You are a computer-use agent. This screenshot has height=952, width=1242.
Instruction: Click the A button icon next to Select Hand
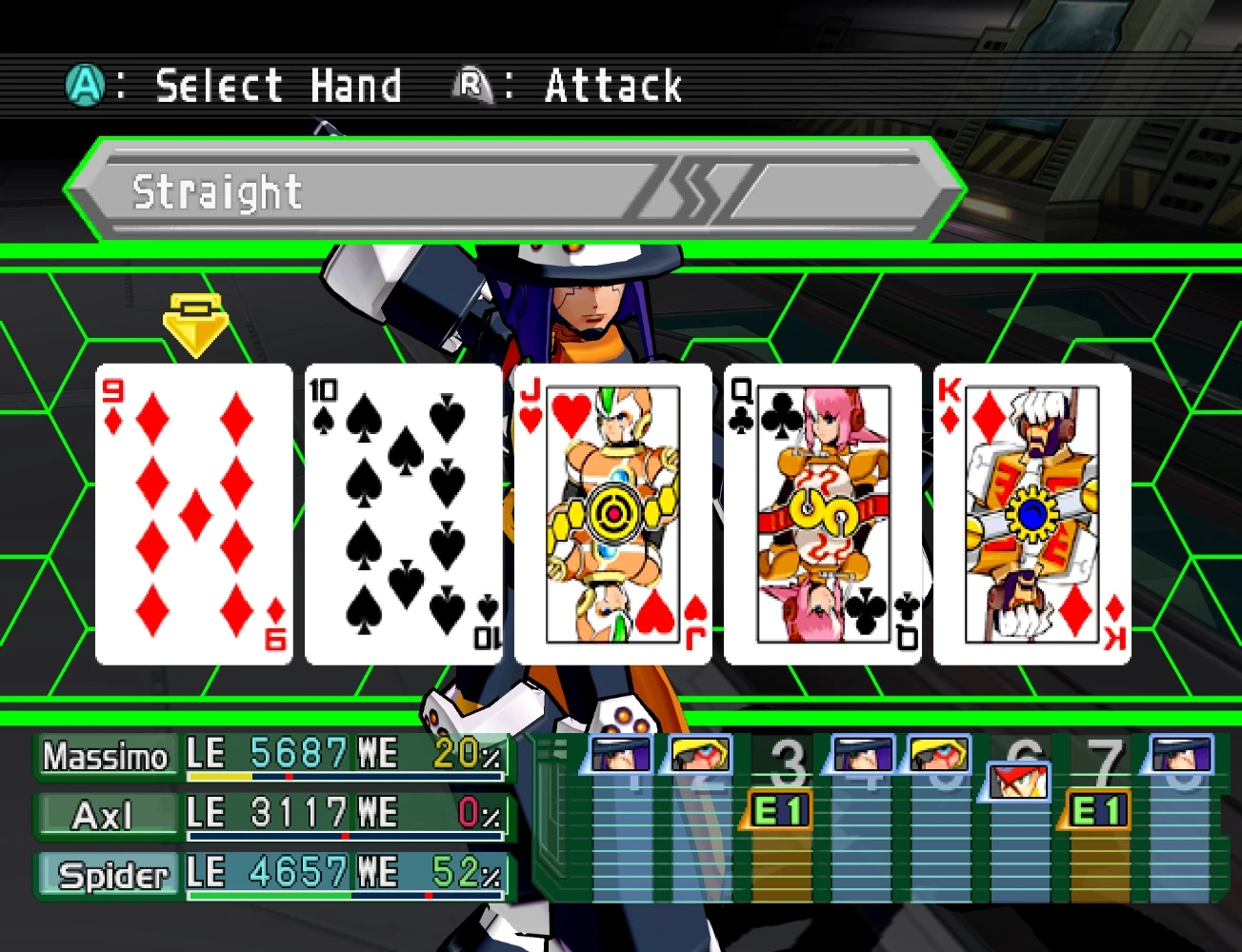click(86, 84)
